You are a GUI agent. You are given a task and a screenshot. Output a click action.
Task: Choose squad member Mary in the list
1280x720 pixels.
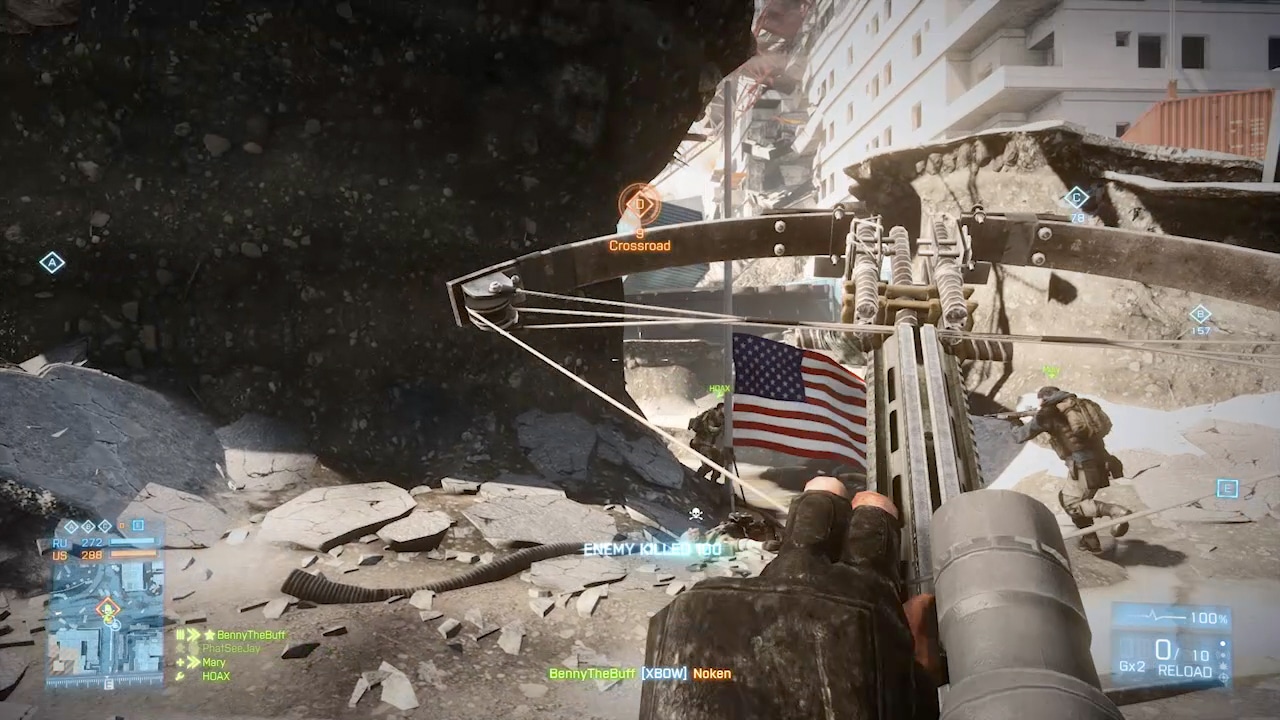click(213, 662)
